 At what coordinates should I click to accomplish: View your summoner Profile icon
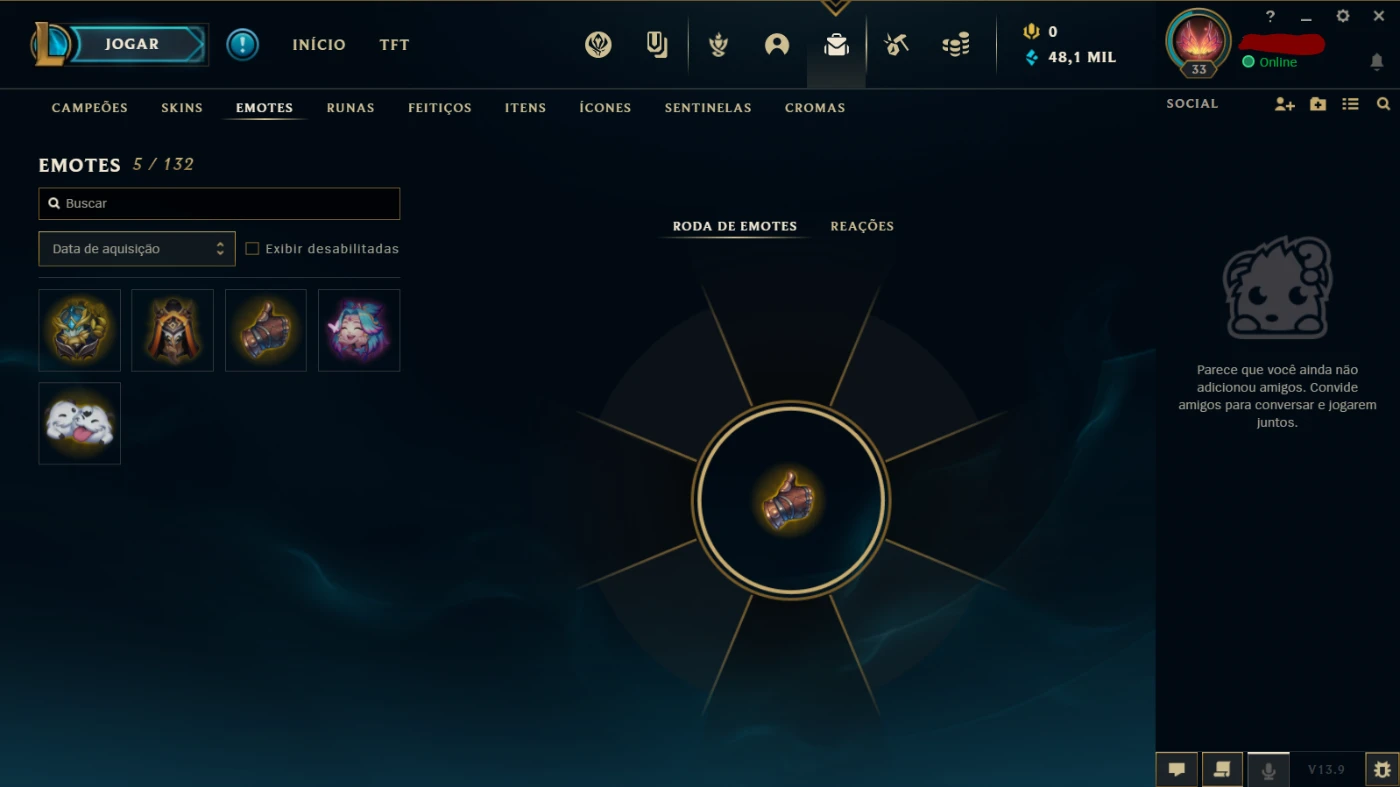(778, 44)
